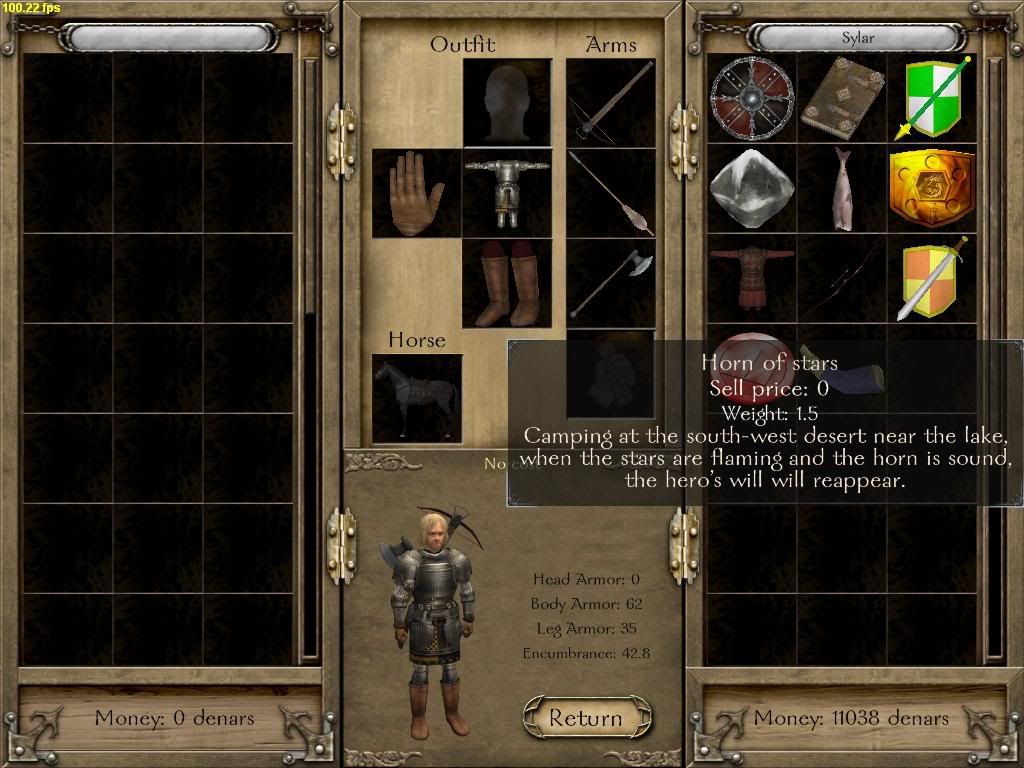This screenshot has height=768, width=1024.
Task: Click the orange shield with sword item
Action: pyautogui.click(x=932, y=278)
